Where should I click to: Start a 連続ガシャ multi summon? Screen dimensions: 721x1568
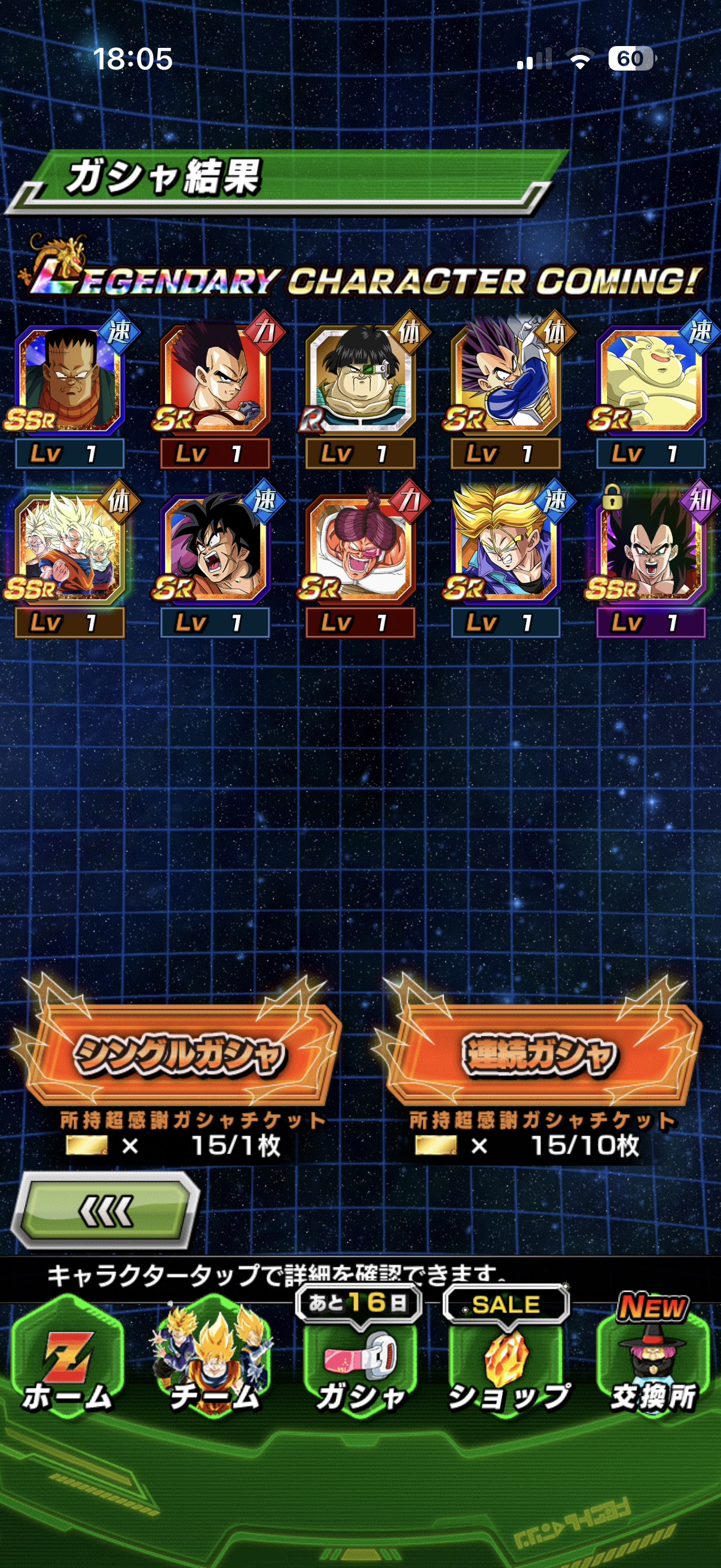click(539, 1054)
